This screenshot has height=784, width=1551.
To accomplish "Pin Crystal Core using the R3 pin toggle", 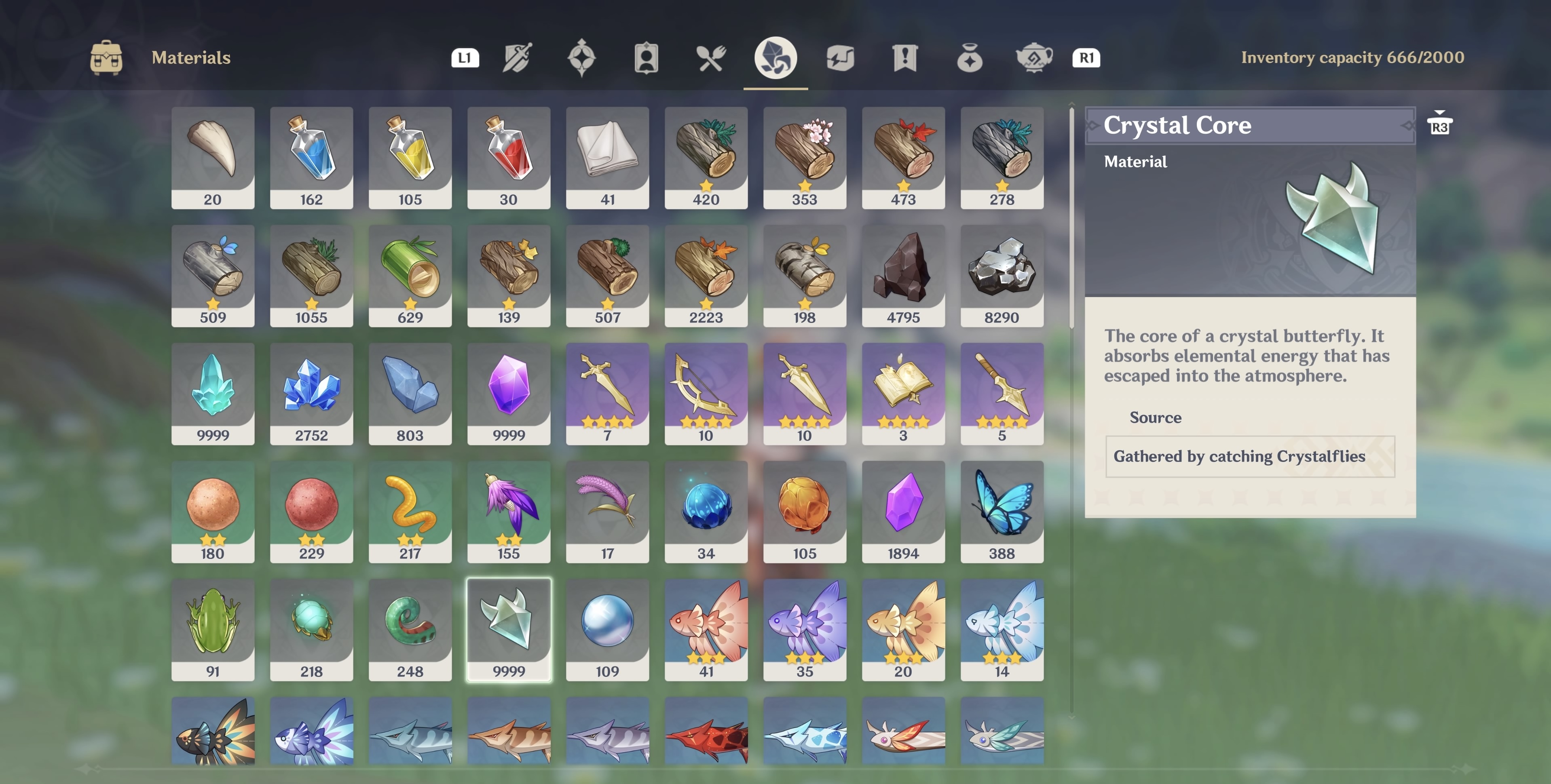I will 1439,124.
